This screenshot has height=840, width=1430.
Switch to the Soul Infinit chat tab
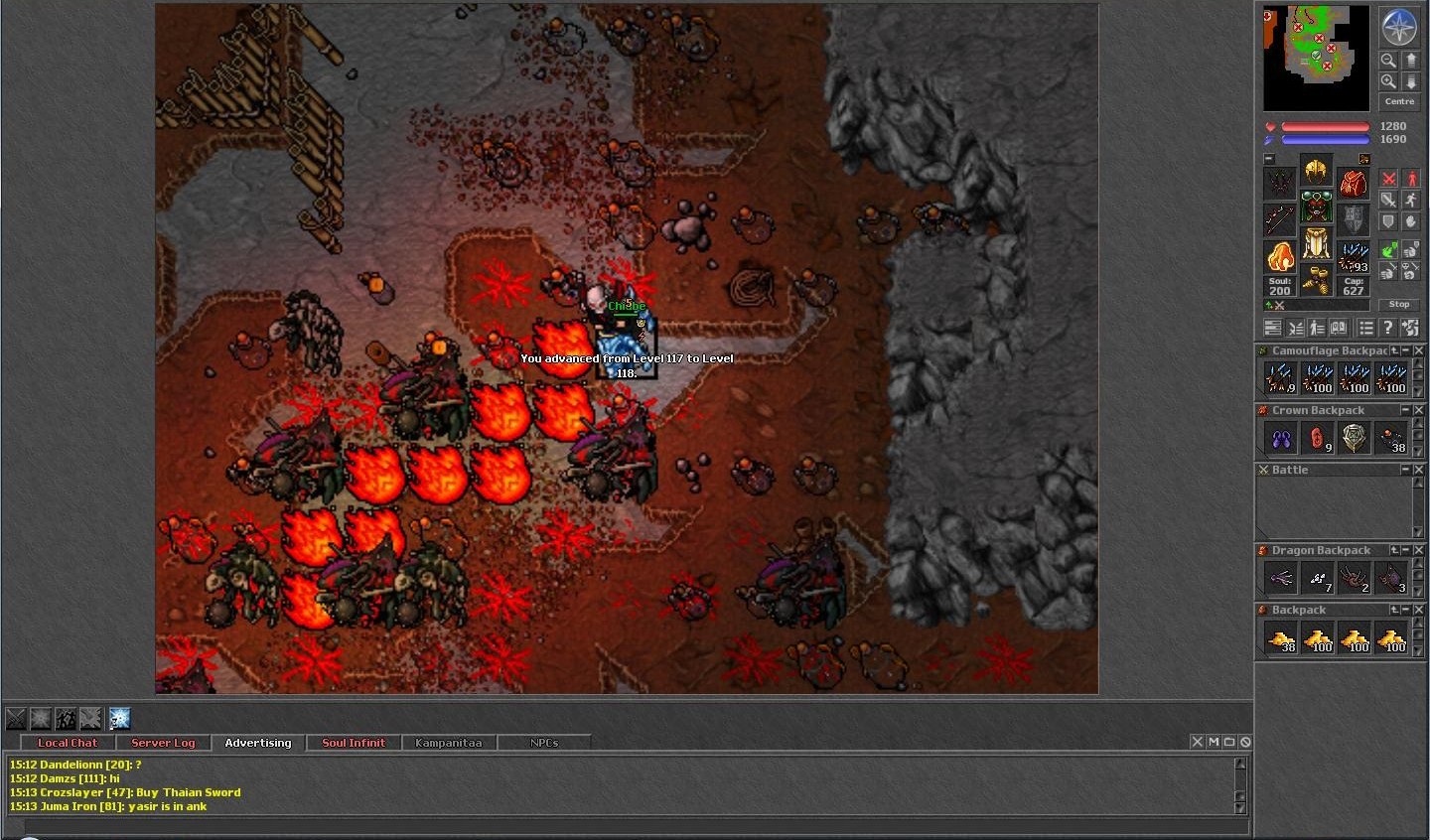[x=354, y=743]
